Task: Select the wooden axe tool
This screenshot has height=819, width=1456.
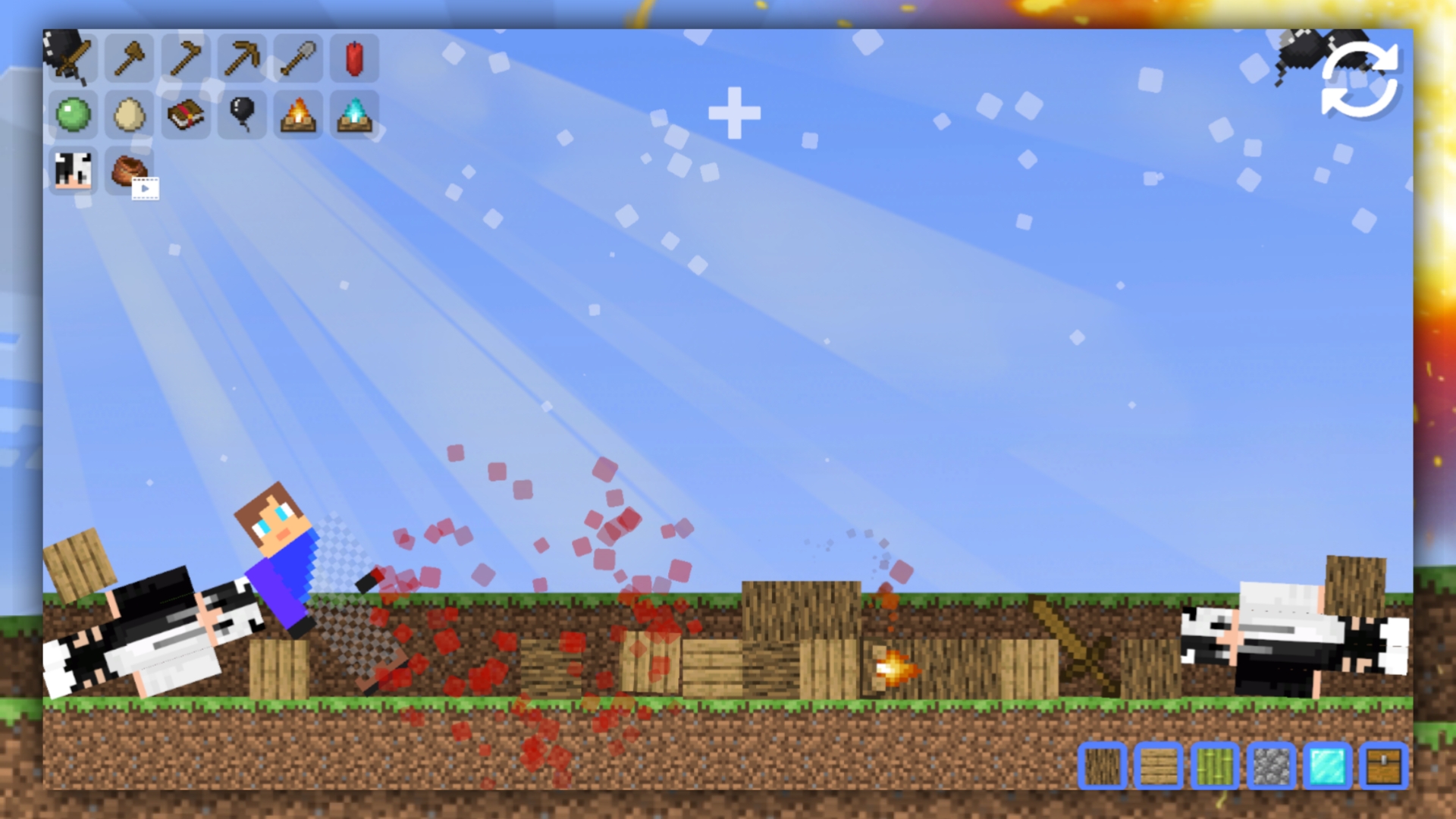Action: pos(127,58)
